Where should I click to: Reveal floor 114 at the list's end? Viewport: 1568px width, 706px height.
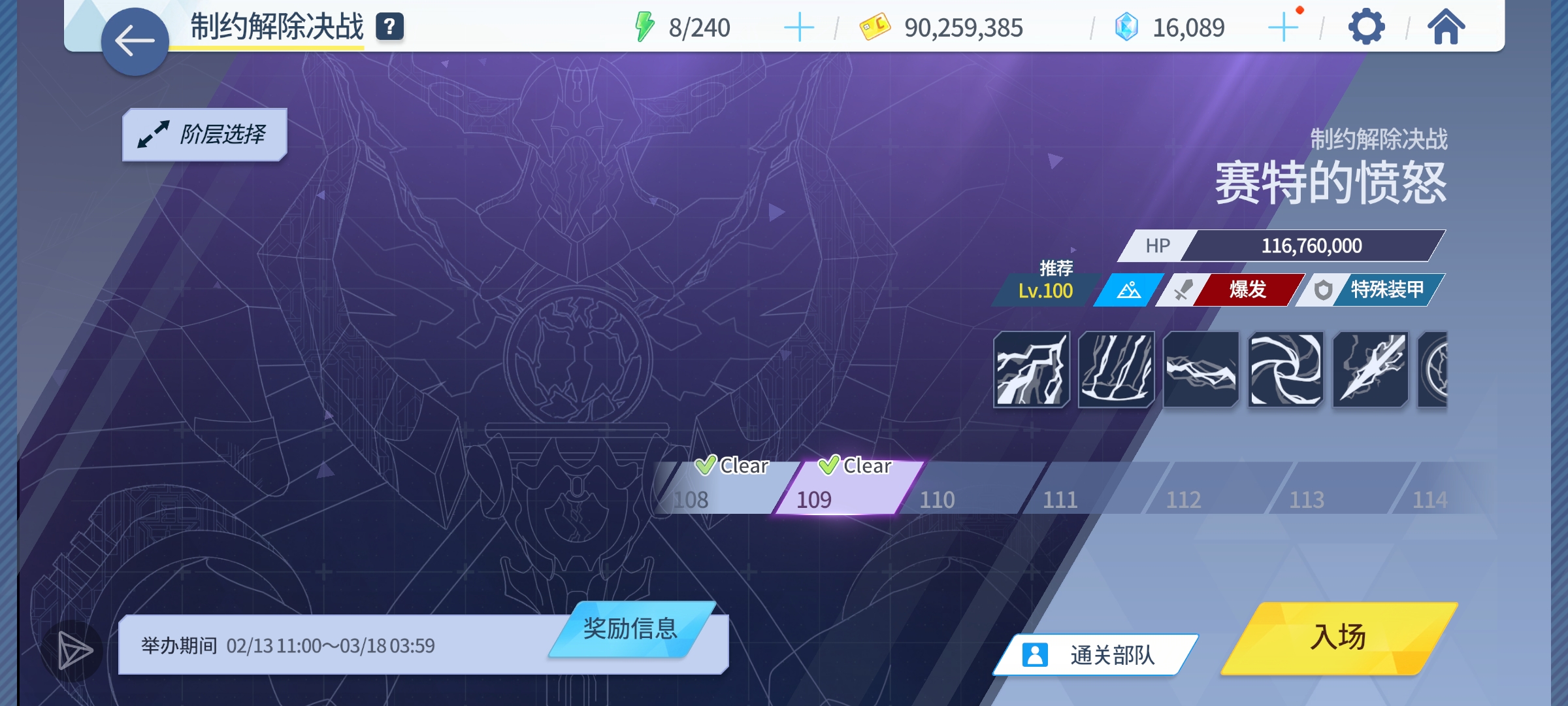point(1431,499)
